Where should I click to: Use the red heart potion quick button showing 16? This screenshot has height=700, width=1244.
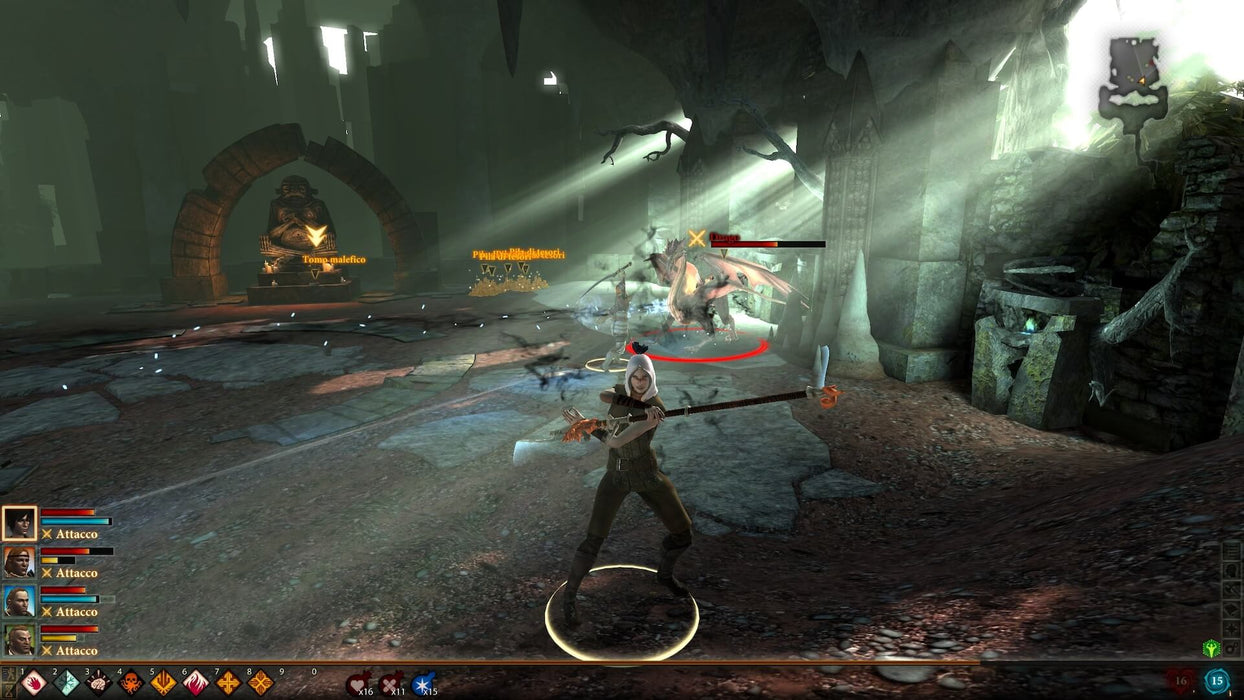[1181, 681]
